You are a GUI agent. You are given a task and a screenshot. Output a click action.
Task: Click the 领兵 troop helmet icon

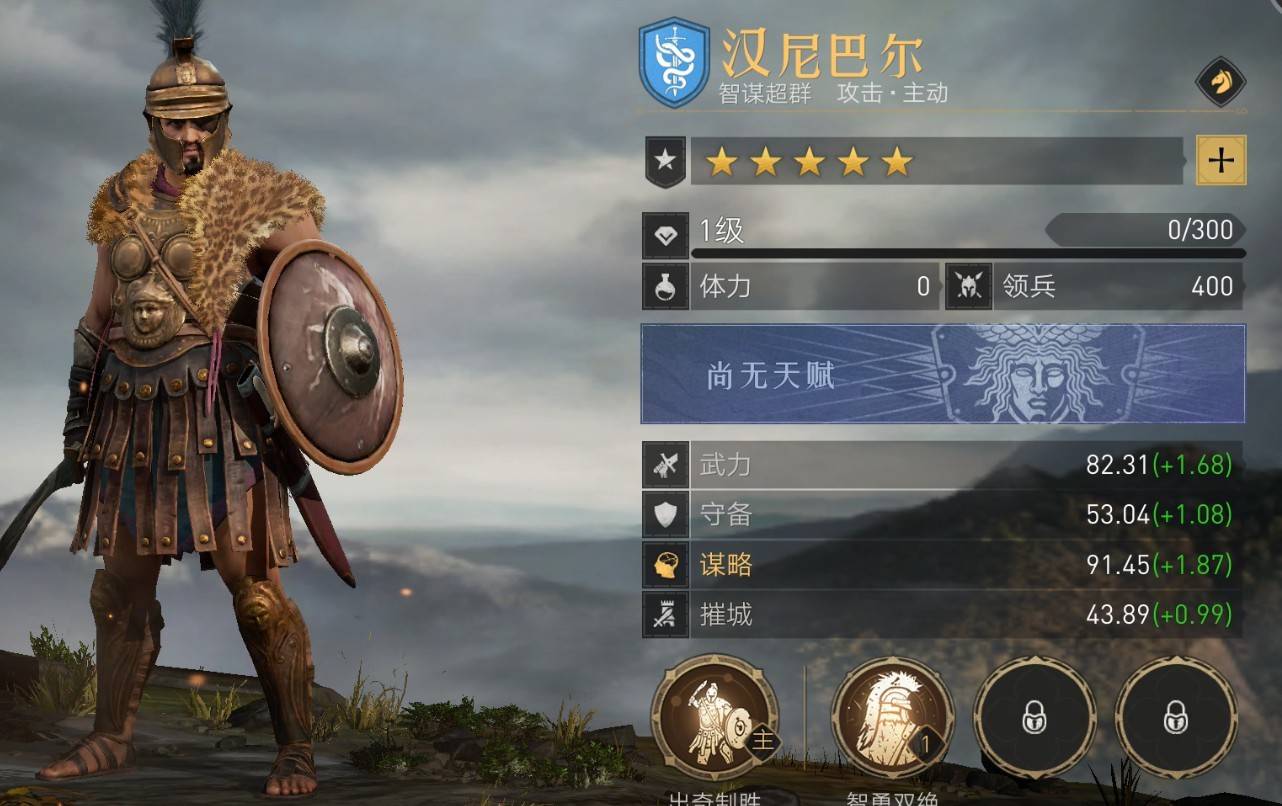coord(968,287)
